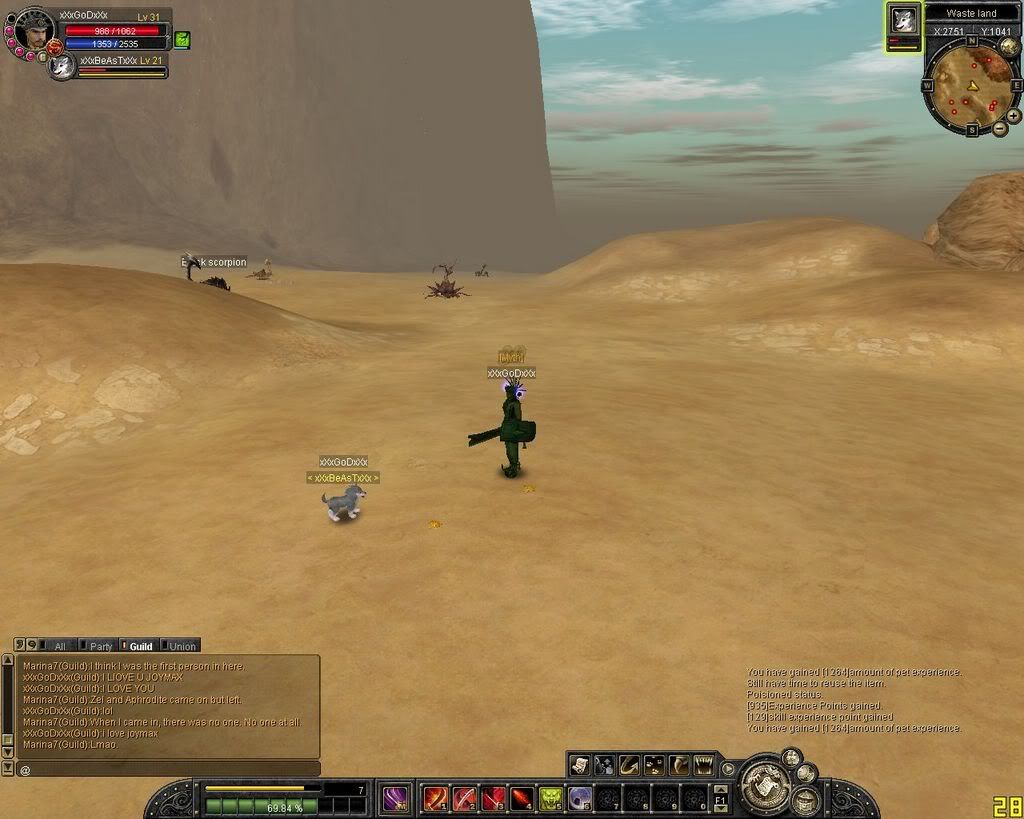Zoom out the minimap with minus button
Screen dimensions: 1024x819
(999, 130)
